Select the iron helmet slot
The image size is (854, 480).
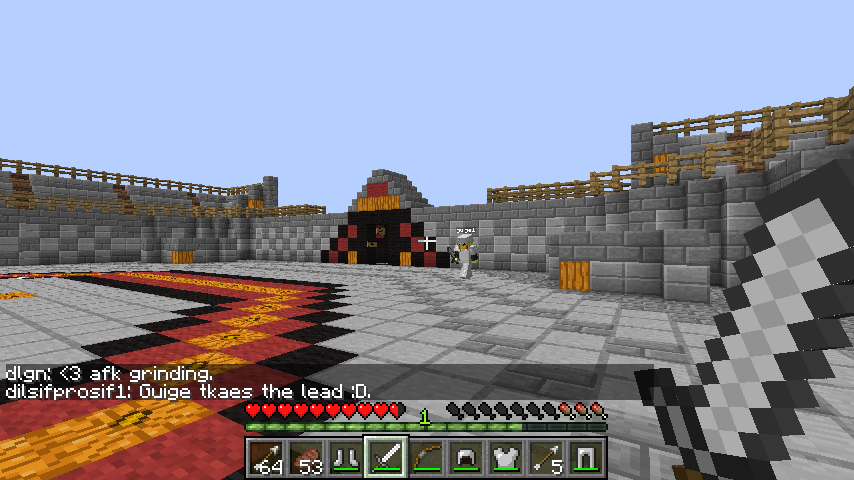(x=466, y=458)
